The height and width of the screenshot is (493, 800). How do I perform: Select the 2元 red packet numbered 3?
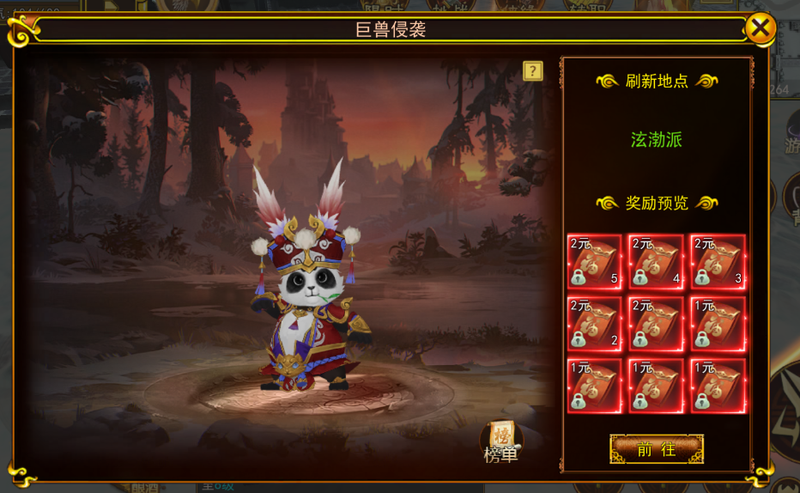[x=717, y=262]
